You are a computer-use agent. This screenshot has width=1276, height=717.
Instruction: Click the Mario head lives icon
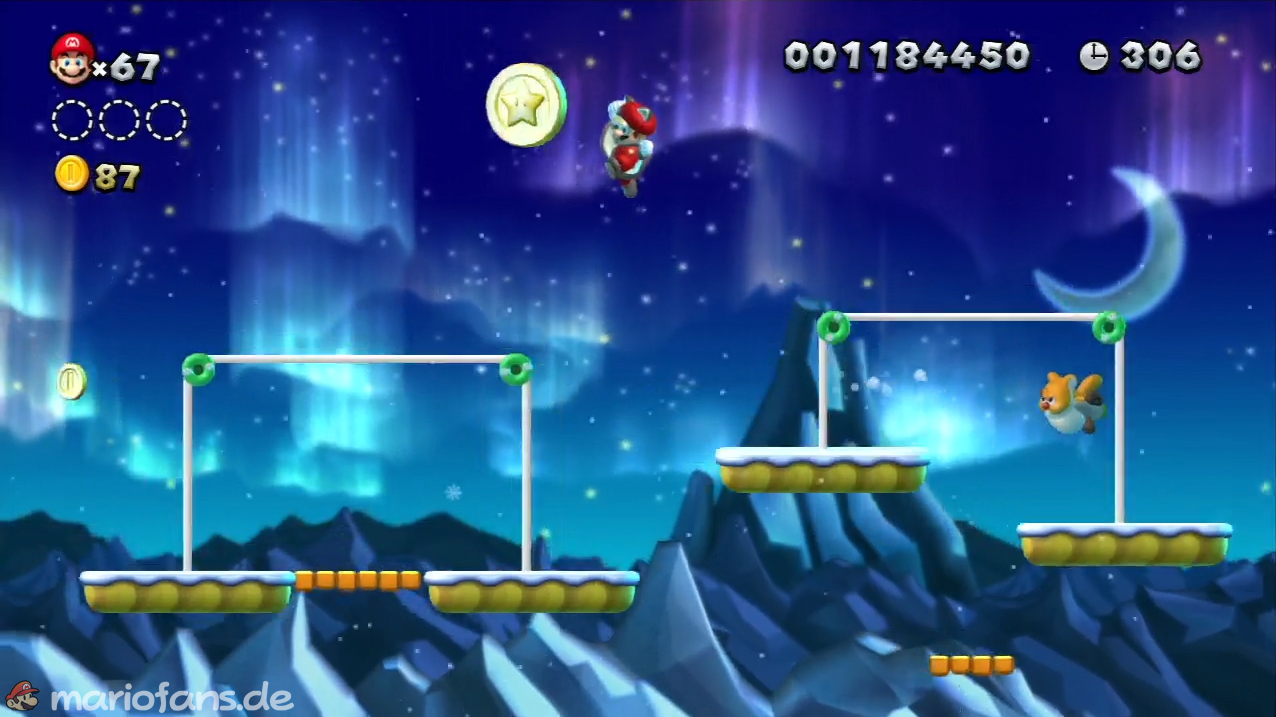[x=71, y=58]
